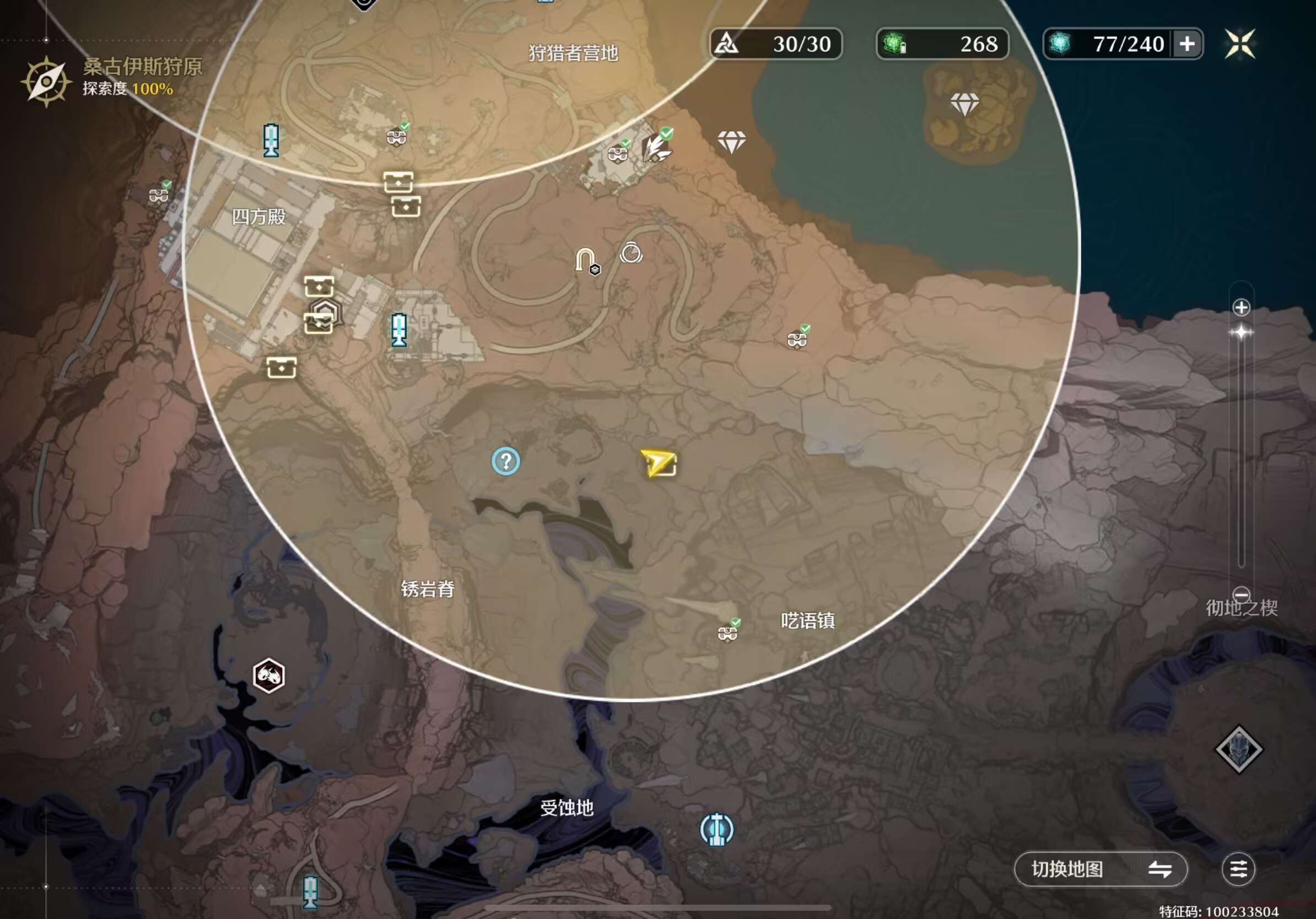Select the hexagonal boss challenge marker
Screen dimensions: 1316x919
tap(268, 675)
